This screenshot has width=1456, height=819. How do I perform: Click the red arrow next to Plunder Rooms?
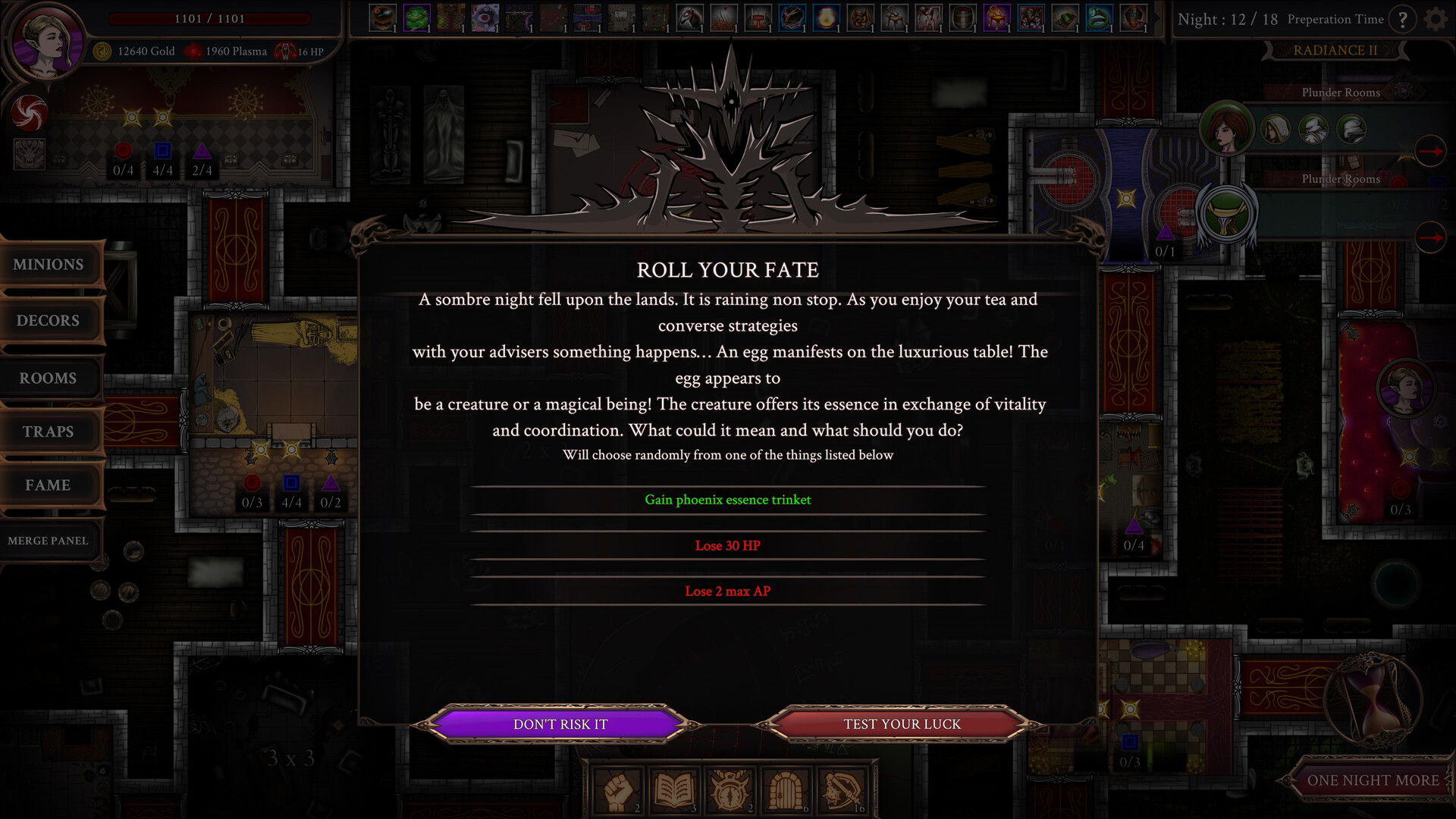pyautogui.click(x=1432, y=151)
